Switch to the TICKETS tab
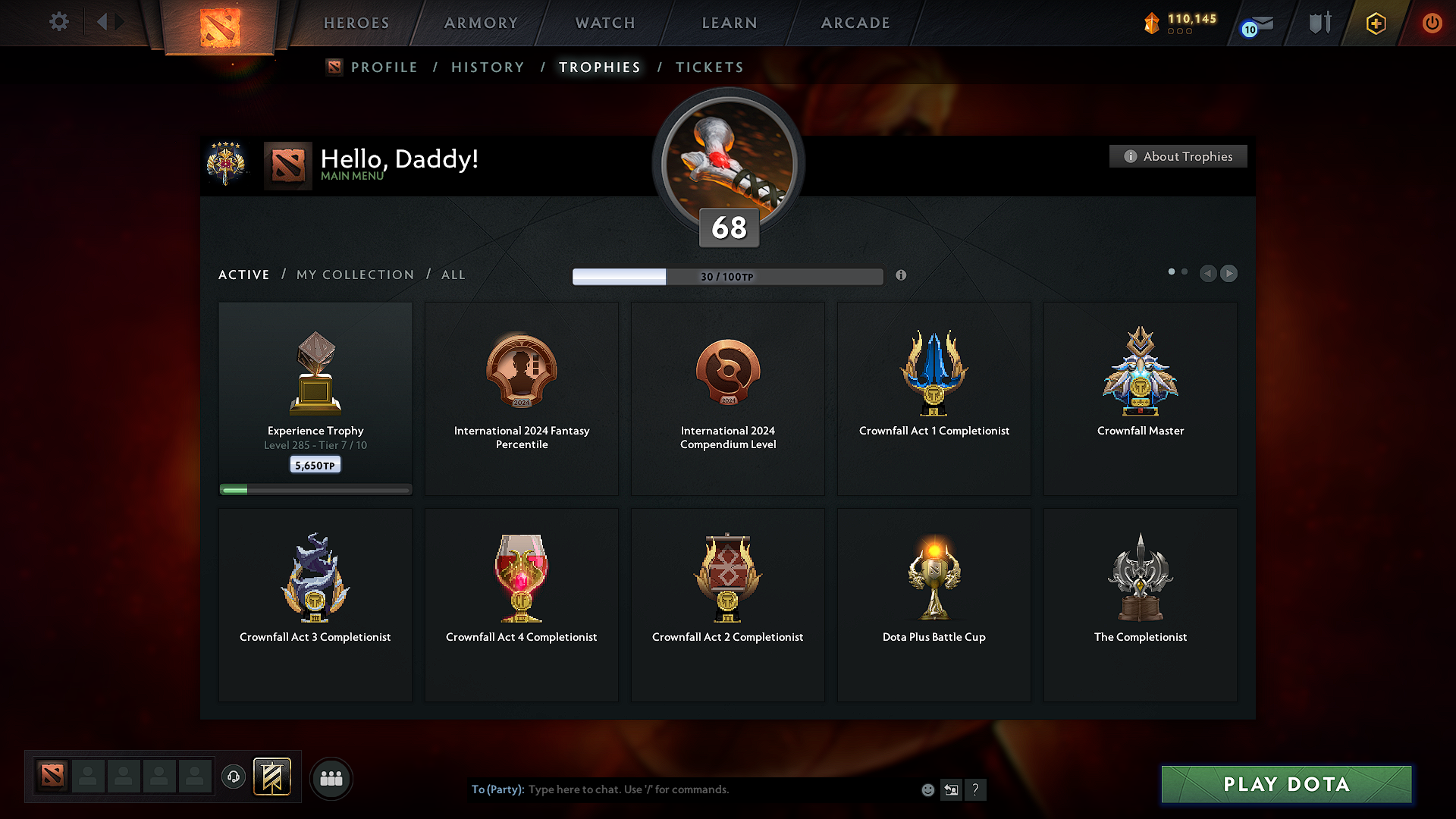Image resolution: width=1456 pixels, height=819 pixels. 709,67
